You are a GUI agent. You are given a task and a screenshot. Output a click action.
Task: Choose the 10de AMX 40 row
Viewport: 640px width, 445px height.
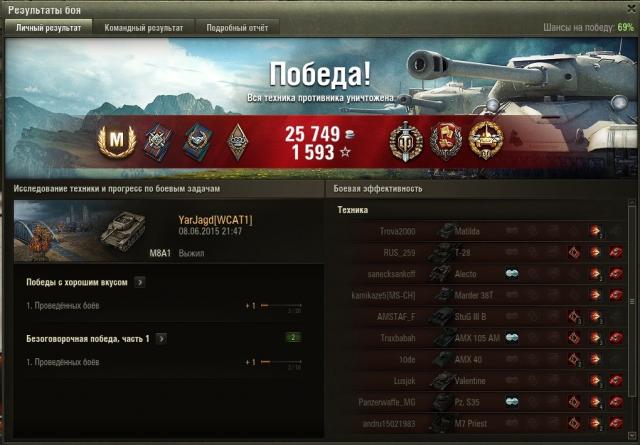point(480,359)
